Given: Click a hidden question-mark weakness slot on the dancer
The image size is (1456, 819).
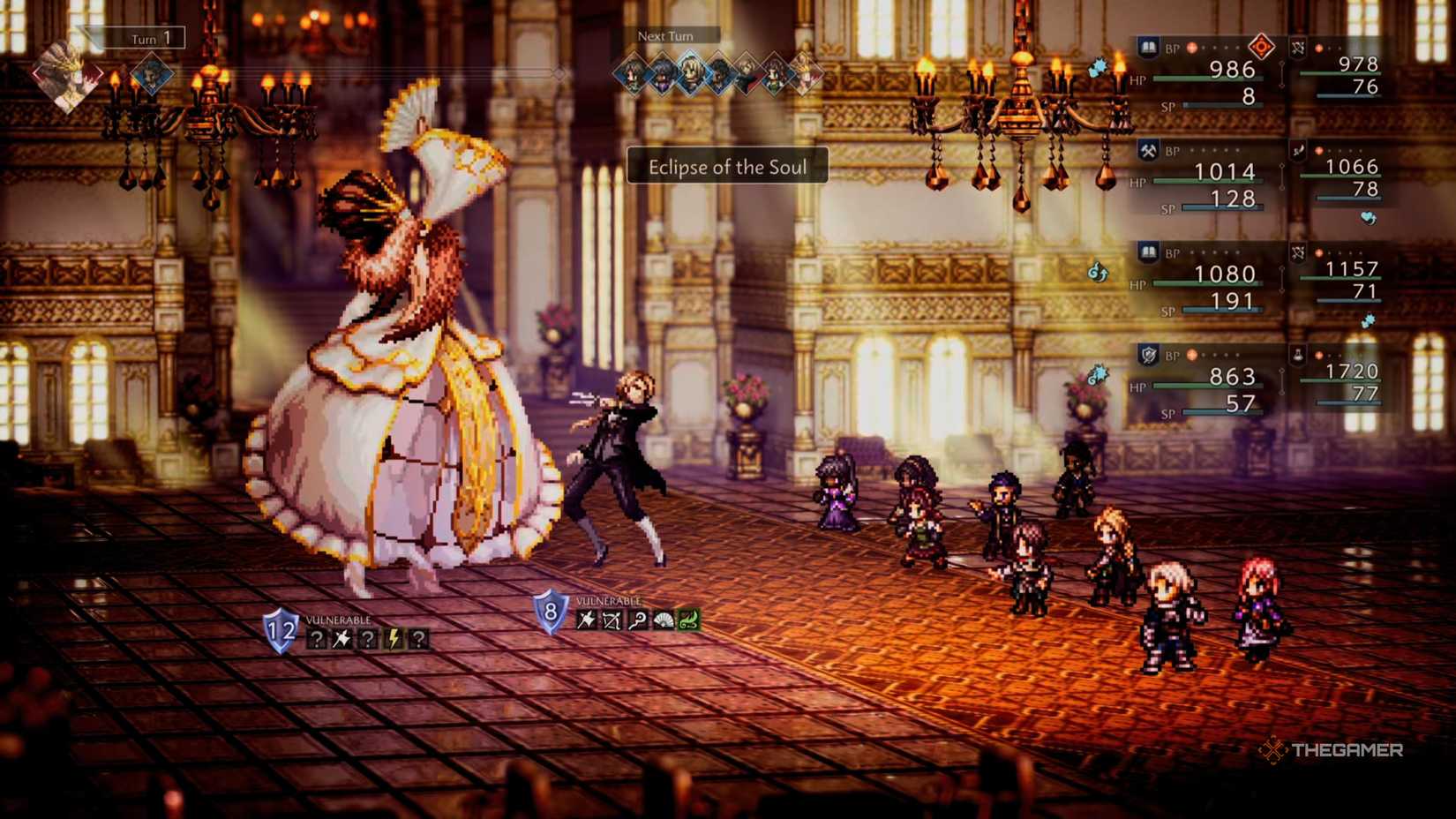Looking at the screenshot, I should [x=317, y=639].
